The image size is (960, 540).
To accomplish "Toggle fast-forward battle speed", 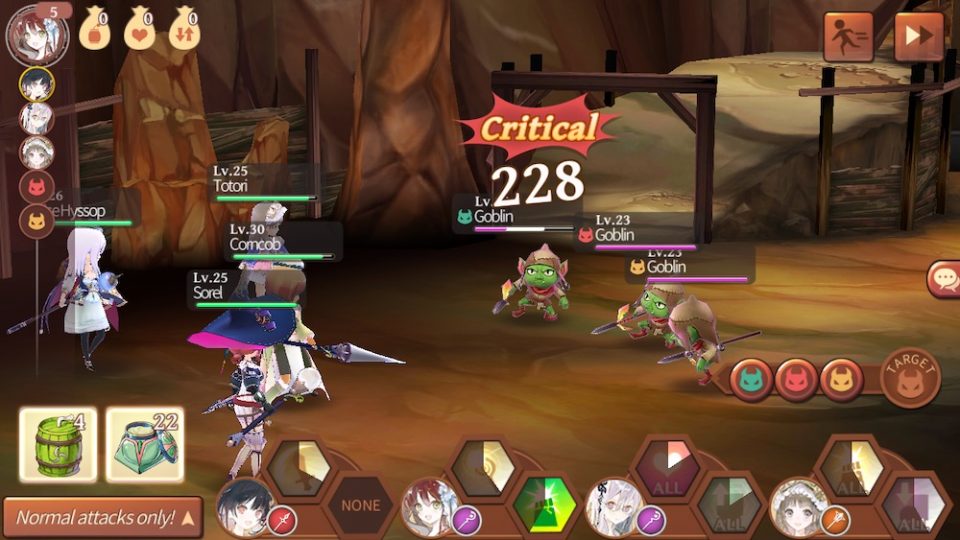I will [x=918, y=37].
